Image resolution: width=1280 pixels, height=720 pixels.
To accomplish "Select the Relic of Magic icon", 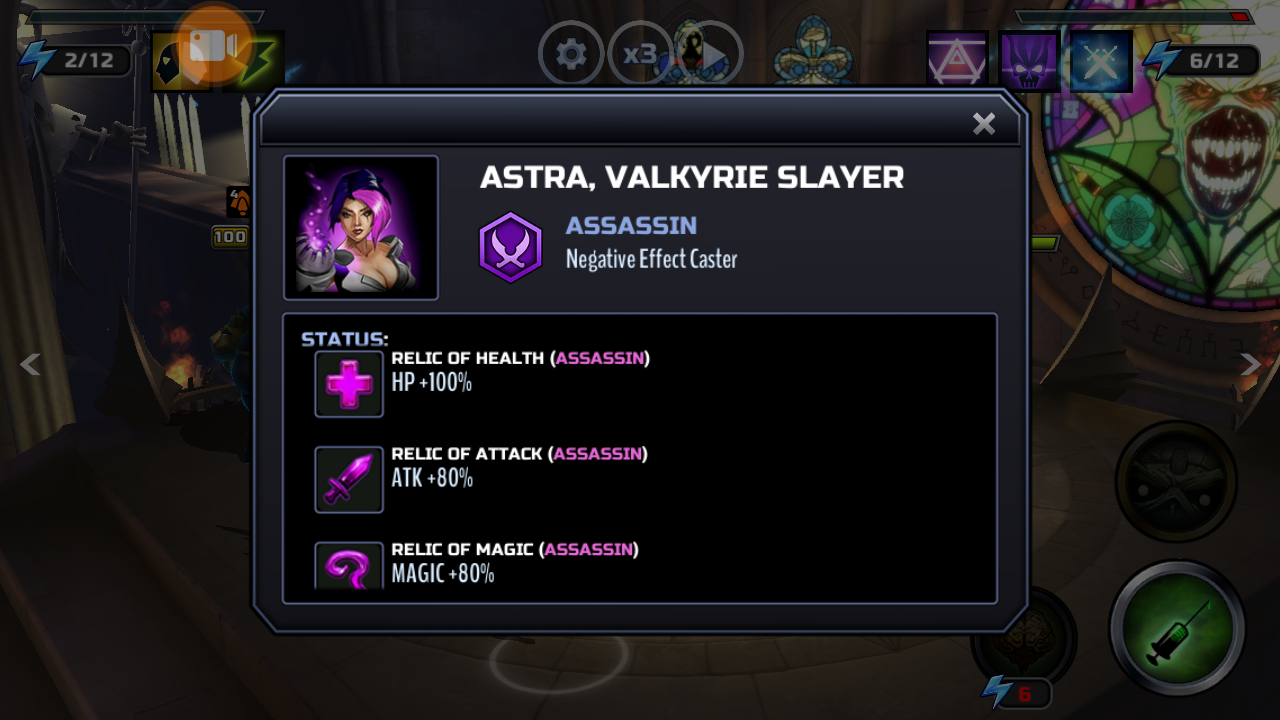I will (349, 567).
